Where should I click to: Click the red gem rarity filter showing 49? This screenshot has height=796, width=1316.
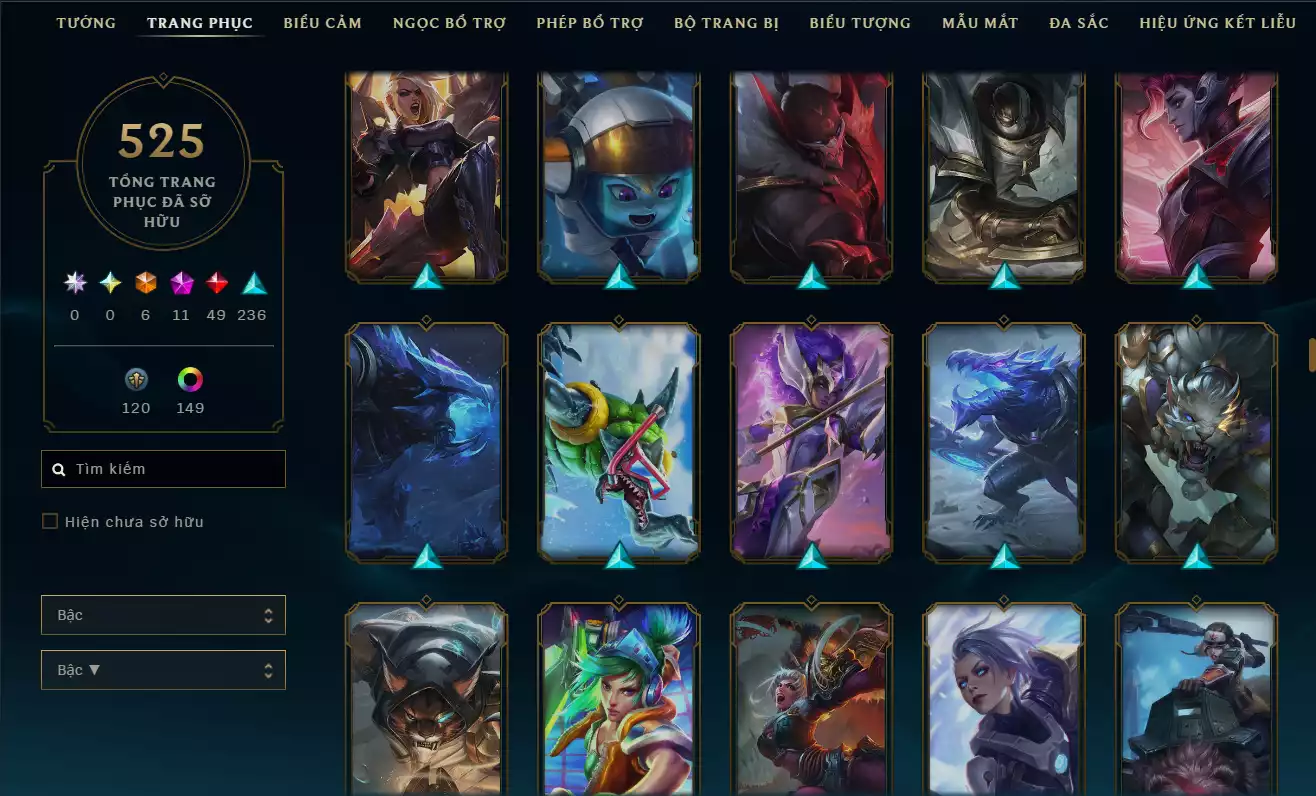pyautogui.click(x=217, y=283)
